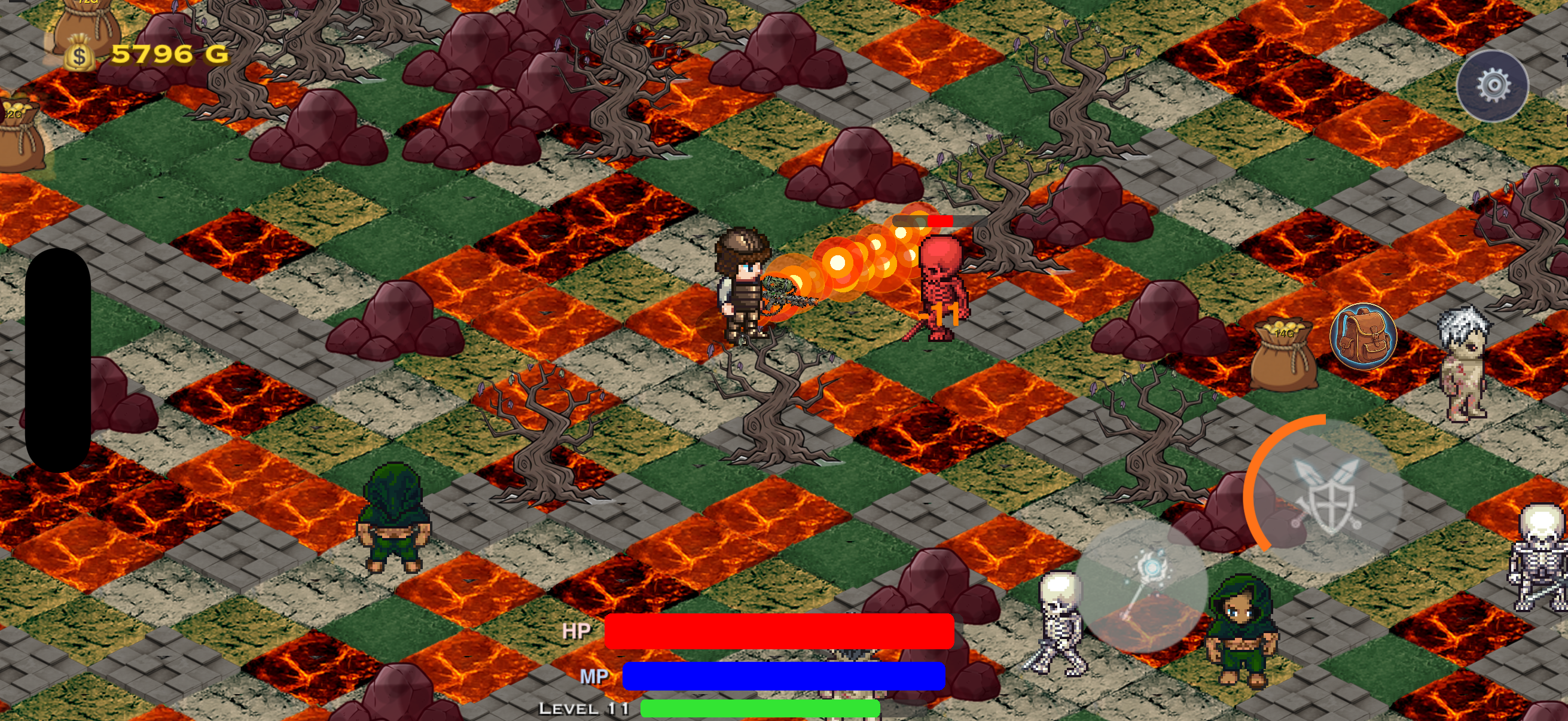Tap the HP bar
Viewport: 1568px width, 721px height.
click(779, 633)
